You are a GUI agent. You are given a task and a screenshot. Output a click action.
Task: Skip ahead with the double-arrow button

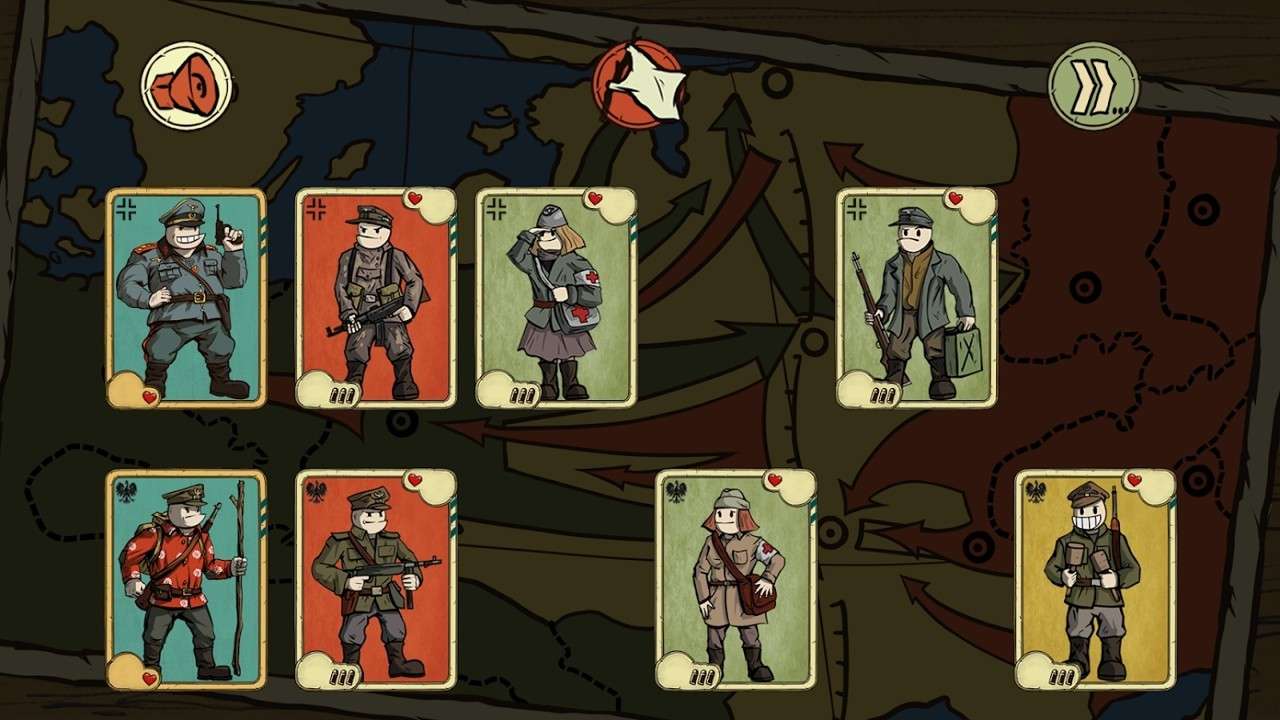(1093, 86)
